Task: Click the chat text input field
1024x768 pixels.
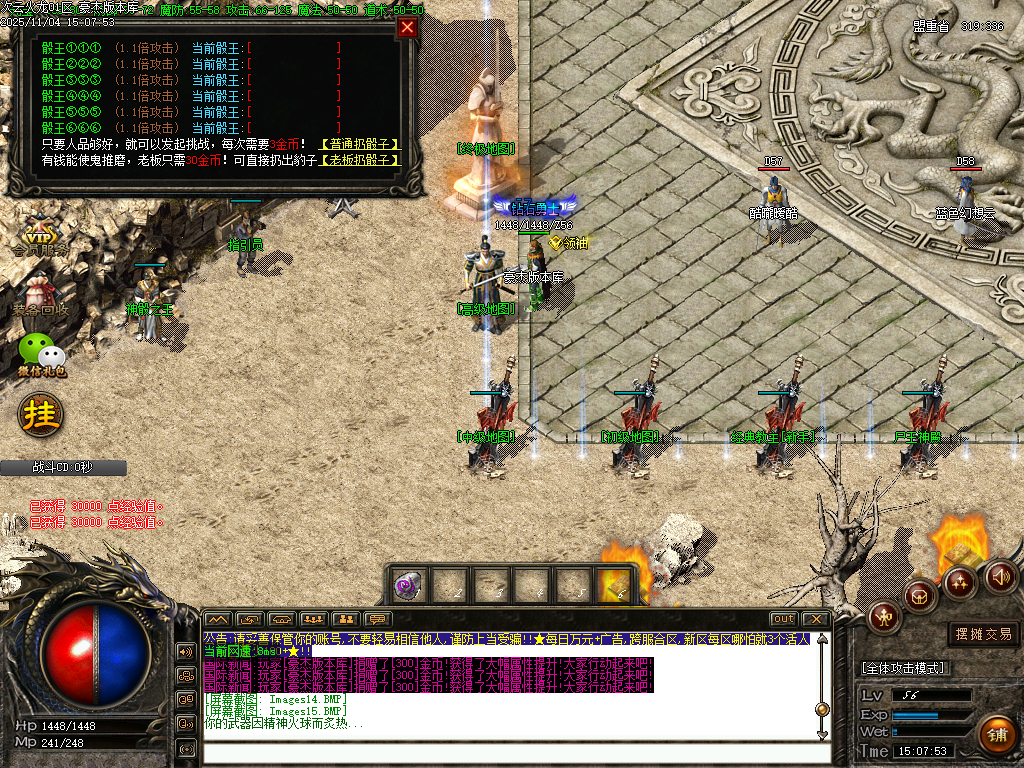Action: (x=515, y=753)
